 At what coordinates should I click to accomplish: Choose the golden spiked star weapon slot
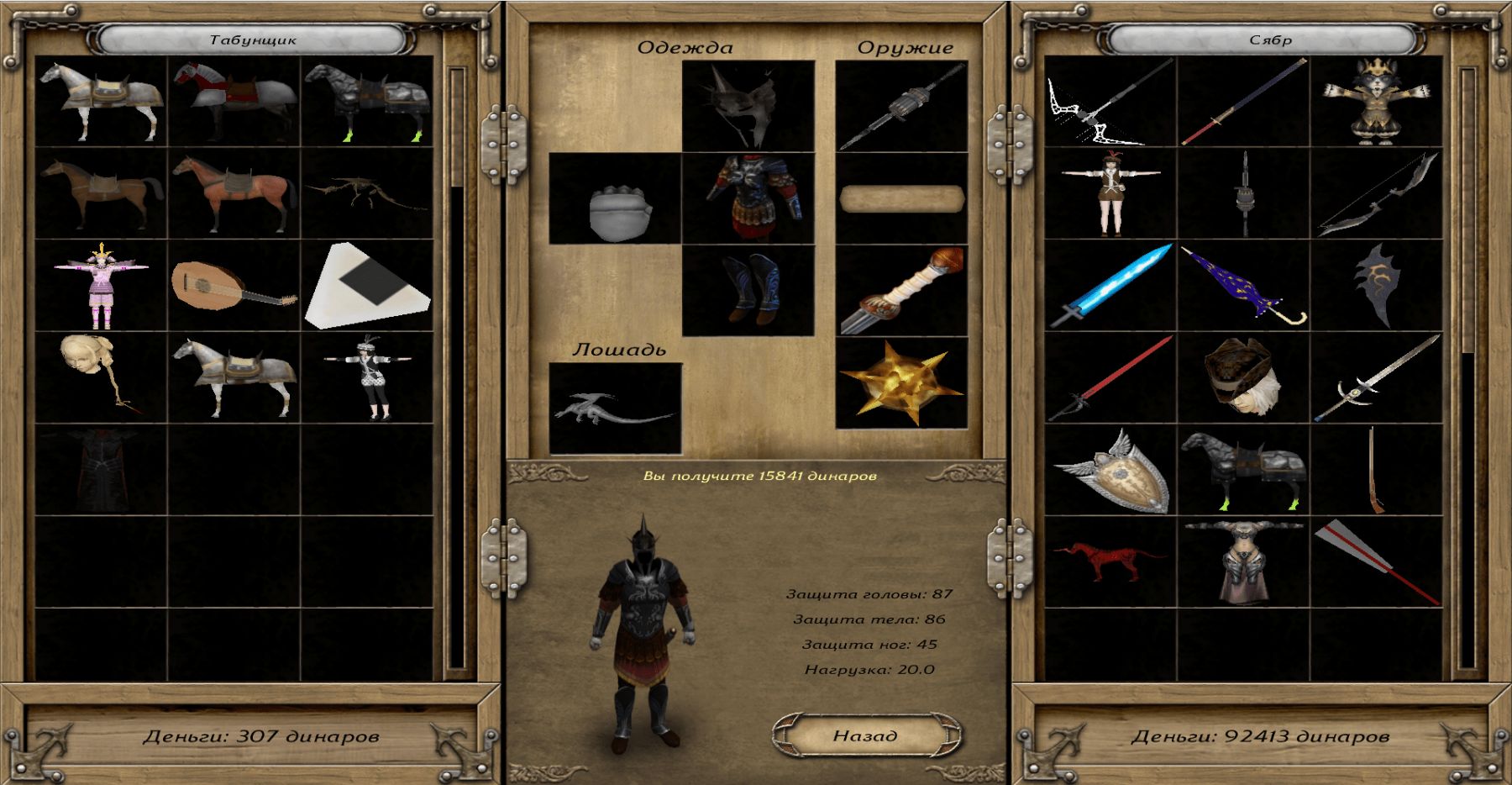(901, 383)
